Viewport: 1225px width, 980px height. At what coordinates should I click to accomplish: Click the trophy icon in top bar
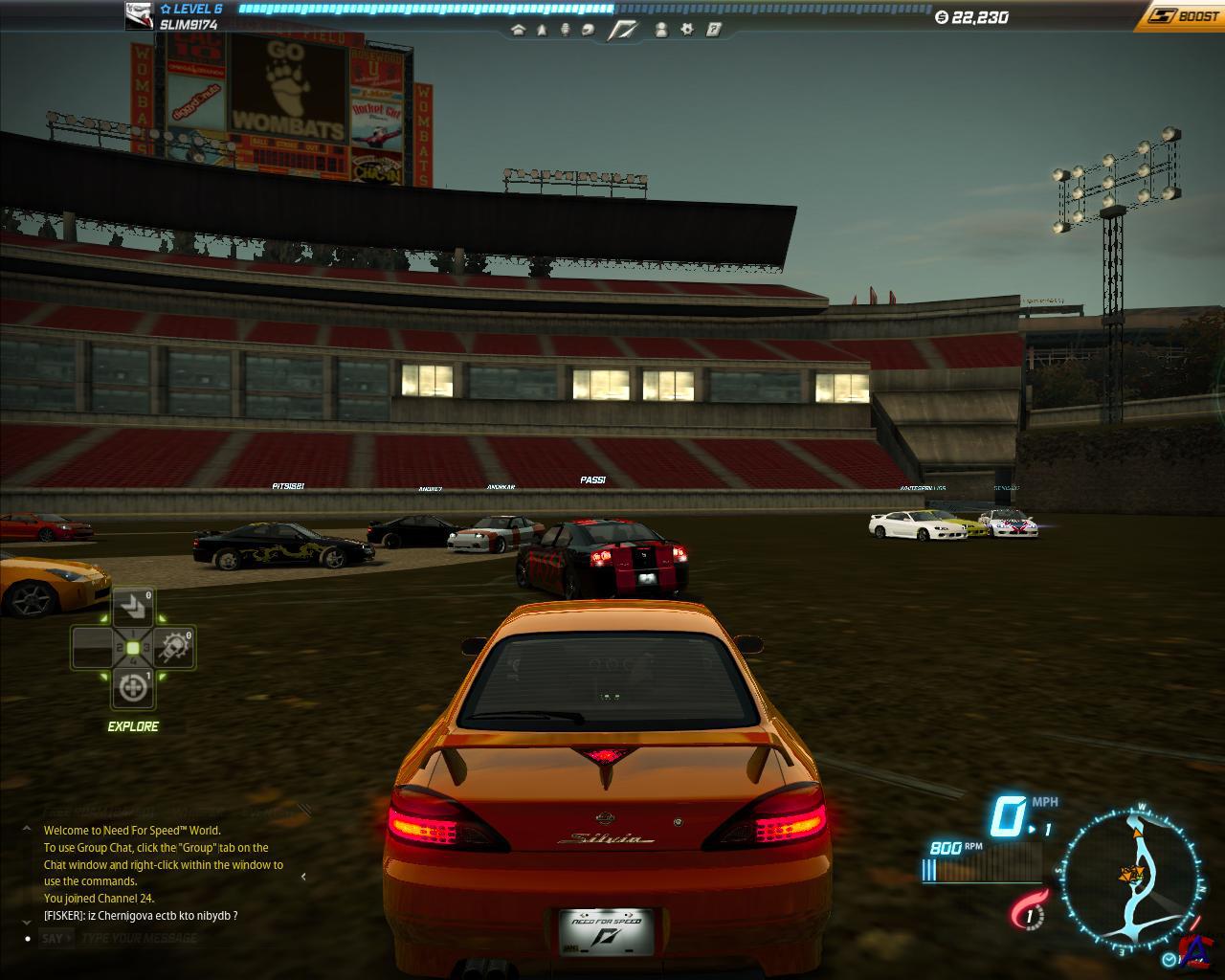click(x=565, y=30)
